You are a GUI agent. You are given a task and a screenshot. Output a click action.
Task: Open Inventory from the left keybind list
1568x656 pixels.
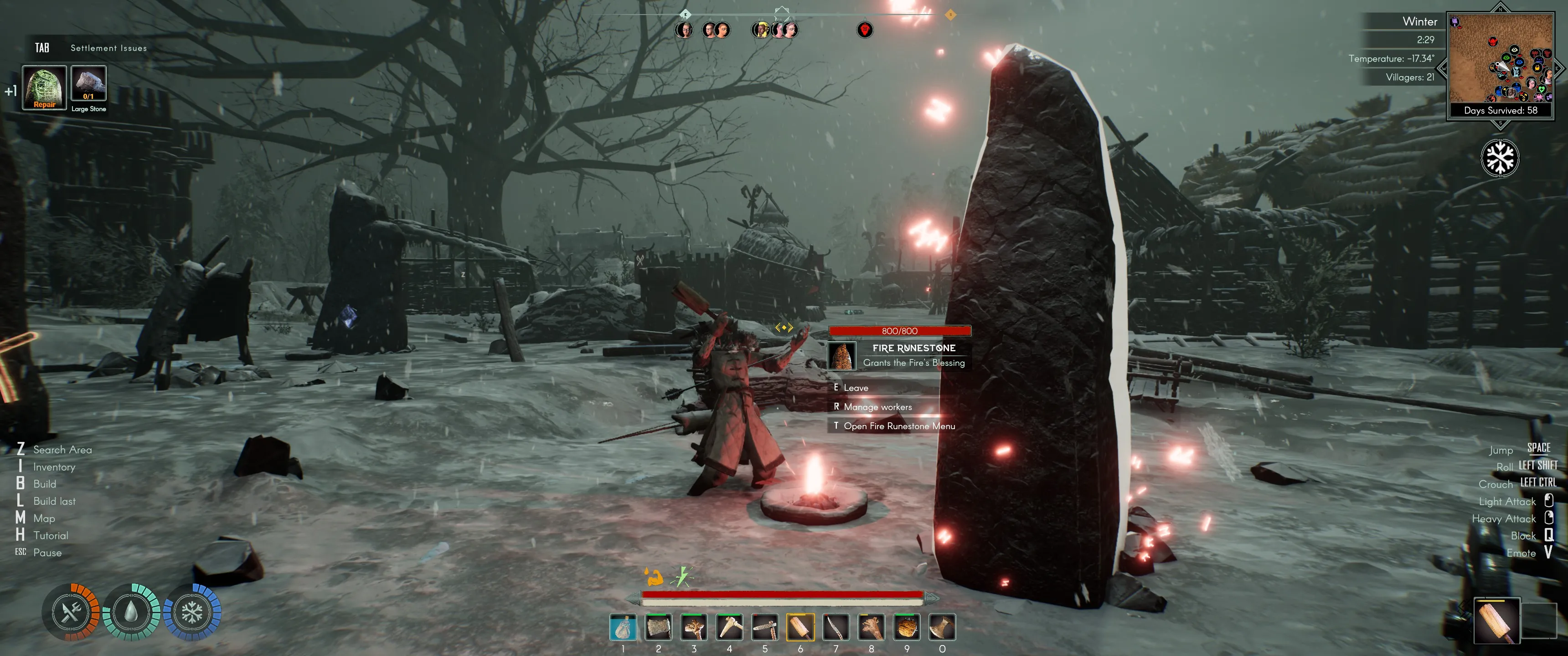[55, 467]
